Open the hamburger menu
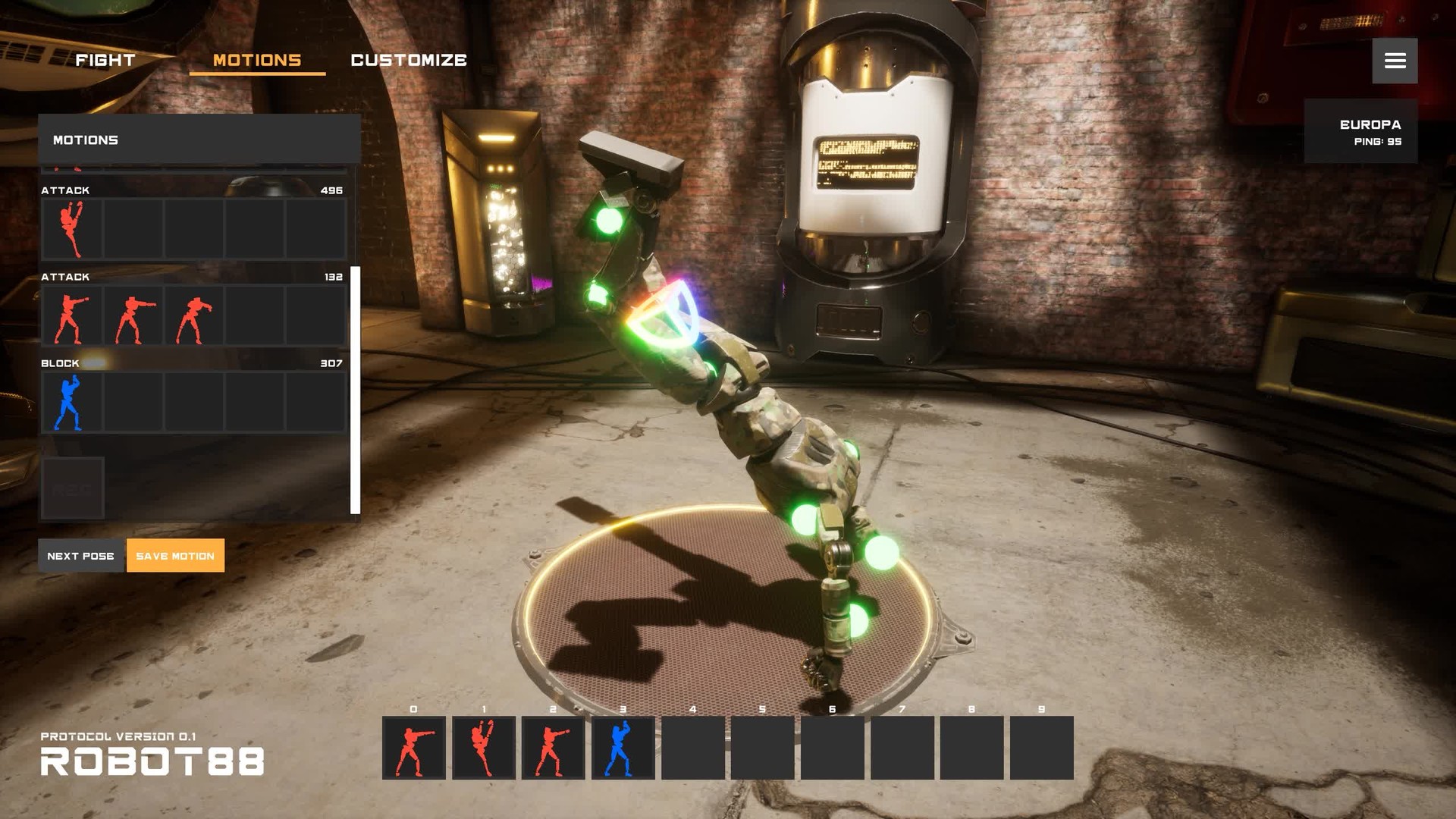 coord(1395,61)
